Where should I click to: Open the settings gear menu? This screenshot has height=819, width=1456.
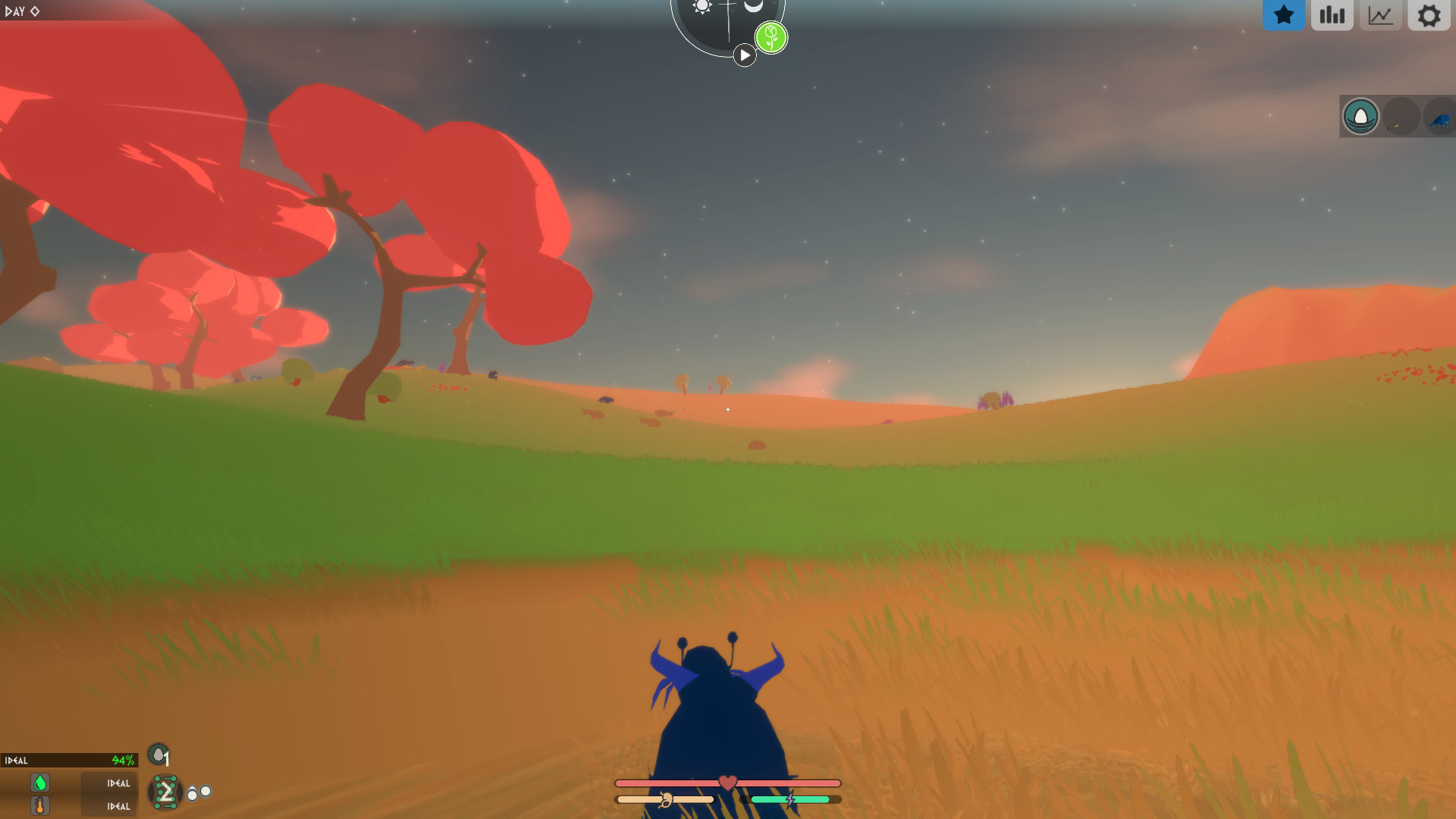[x=1429, y=14]
